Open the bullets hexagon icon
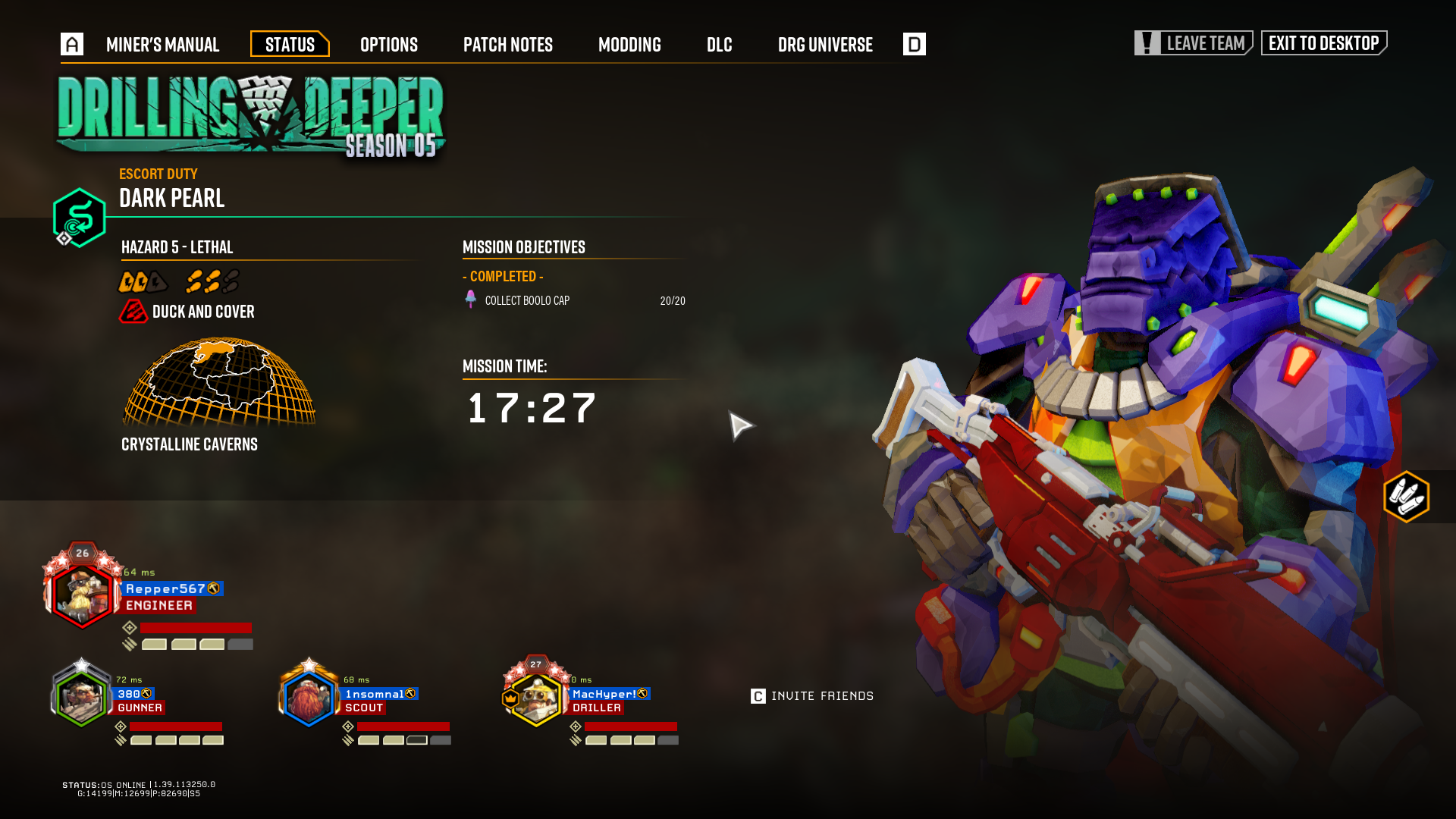 [x=1406, y=497]
